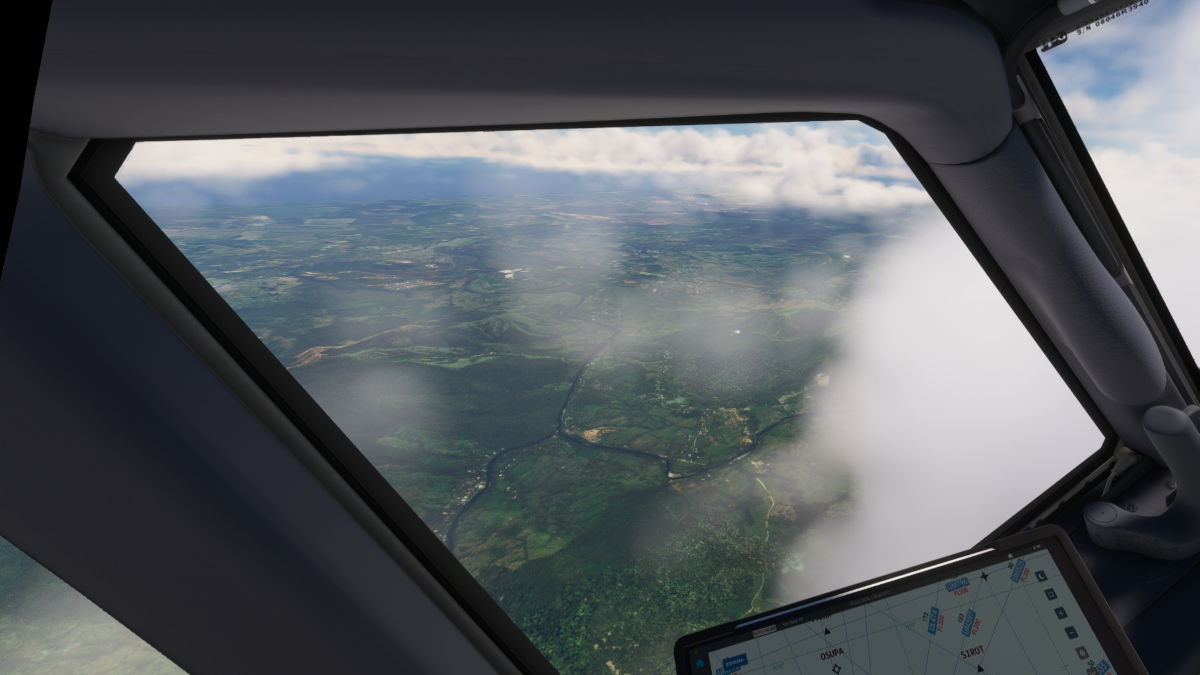This screenshot has height=675, width=1200.
Task: Toggle the tablet's night mode moon icon
Action: (1041, 576)
